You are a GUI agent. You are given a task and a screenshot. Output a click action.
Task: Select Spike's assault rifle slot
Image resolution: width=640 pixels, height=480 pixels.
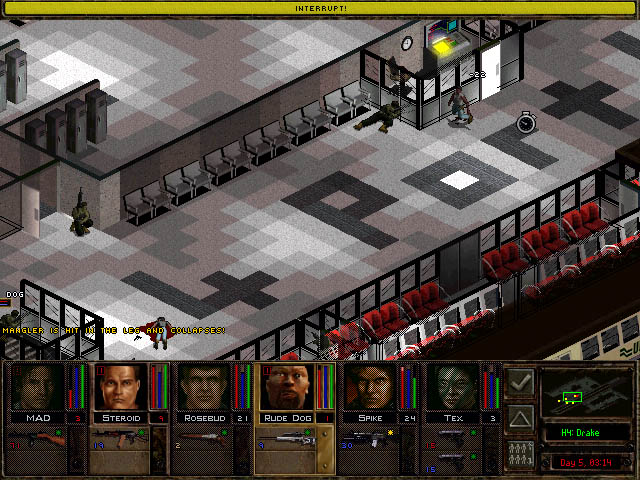pyautogui.click(x=369, y=438)
